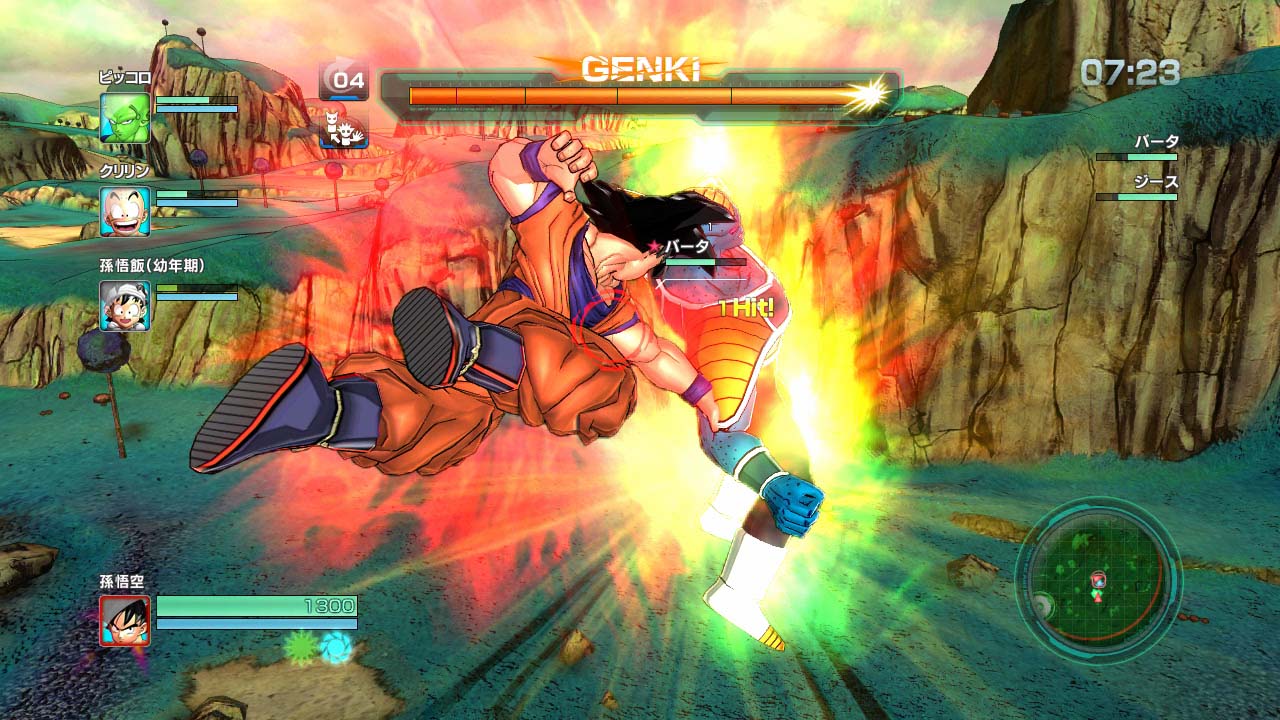The width and height of the screenshot is (1280, 720).
Task: Select enemy ジース in the enemy list
Action: pos(1156,182)
